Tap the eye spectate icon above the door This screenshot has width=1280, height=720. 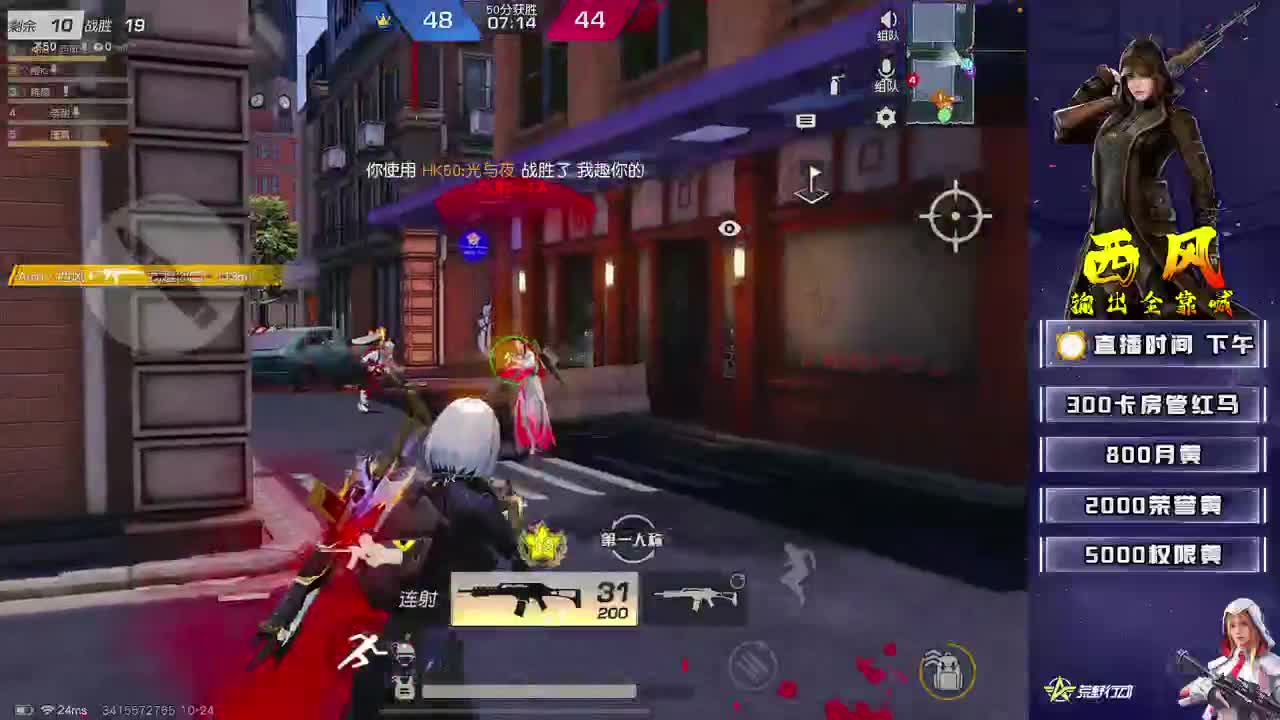(x=729, y=228)
